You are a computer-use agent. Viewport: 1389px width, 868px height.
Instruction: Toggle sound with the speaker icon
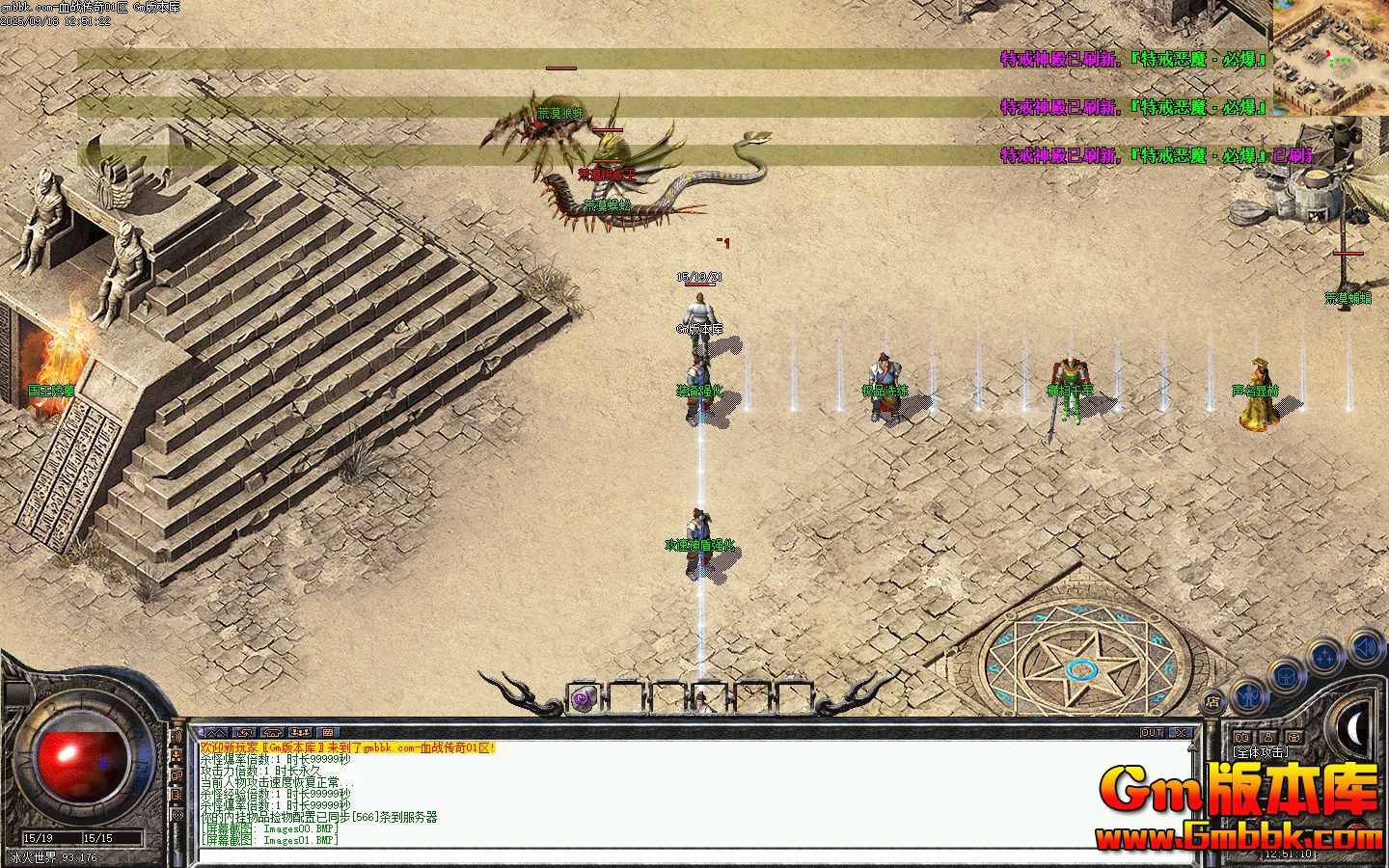coord(1366,645)
